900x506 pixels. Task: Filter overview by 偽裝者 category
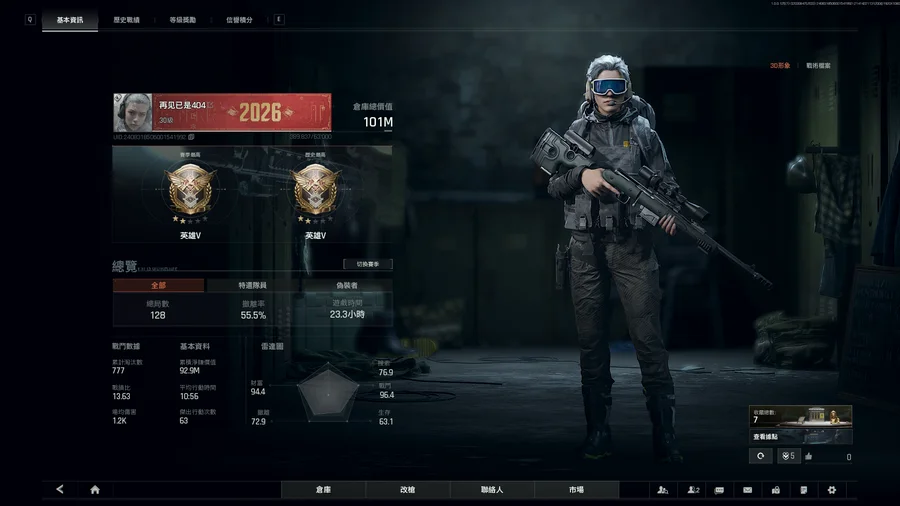(347, 285)
